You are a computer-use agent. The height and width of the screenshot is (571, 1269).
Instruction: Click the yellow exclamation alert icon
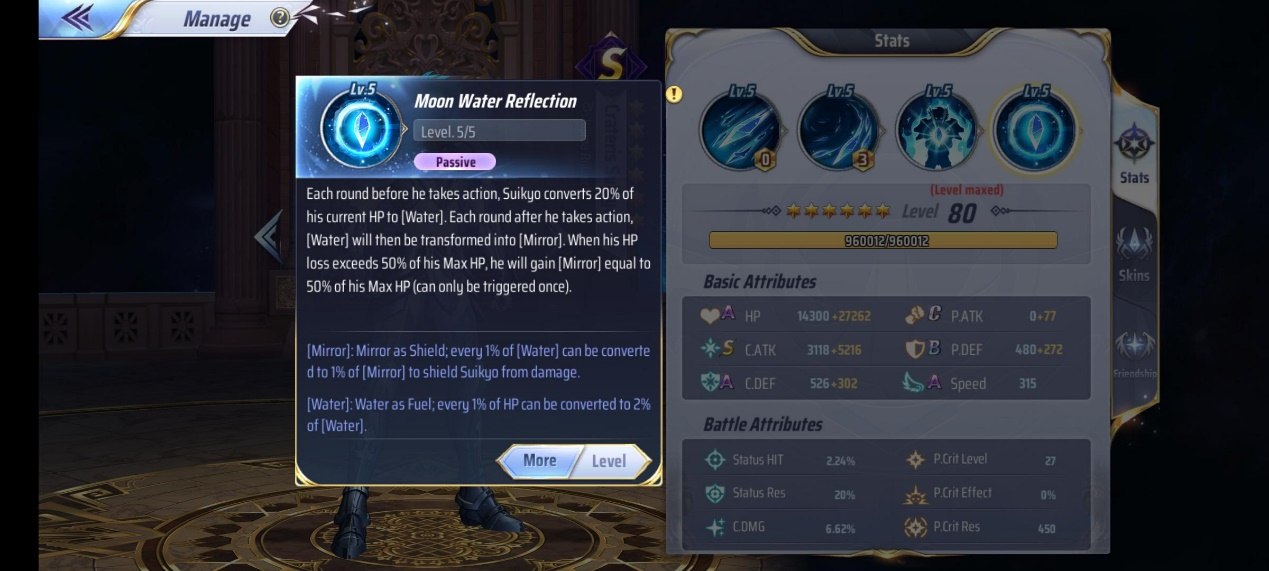(x=674, y=94)
